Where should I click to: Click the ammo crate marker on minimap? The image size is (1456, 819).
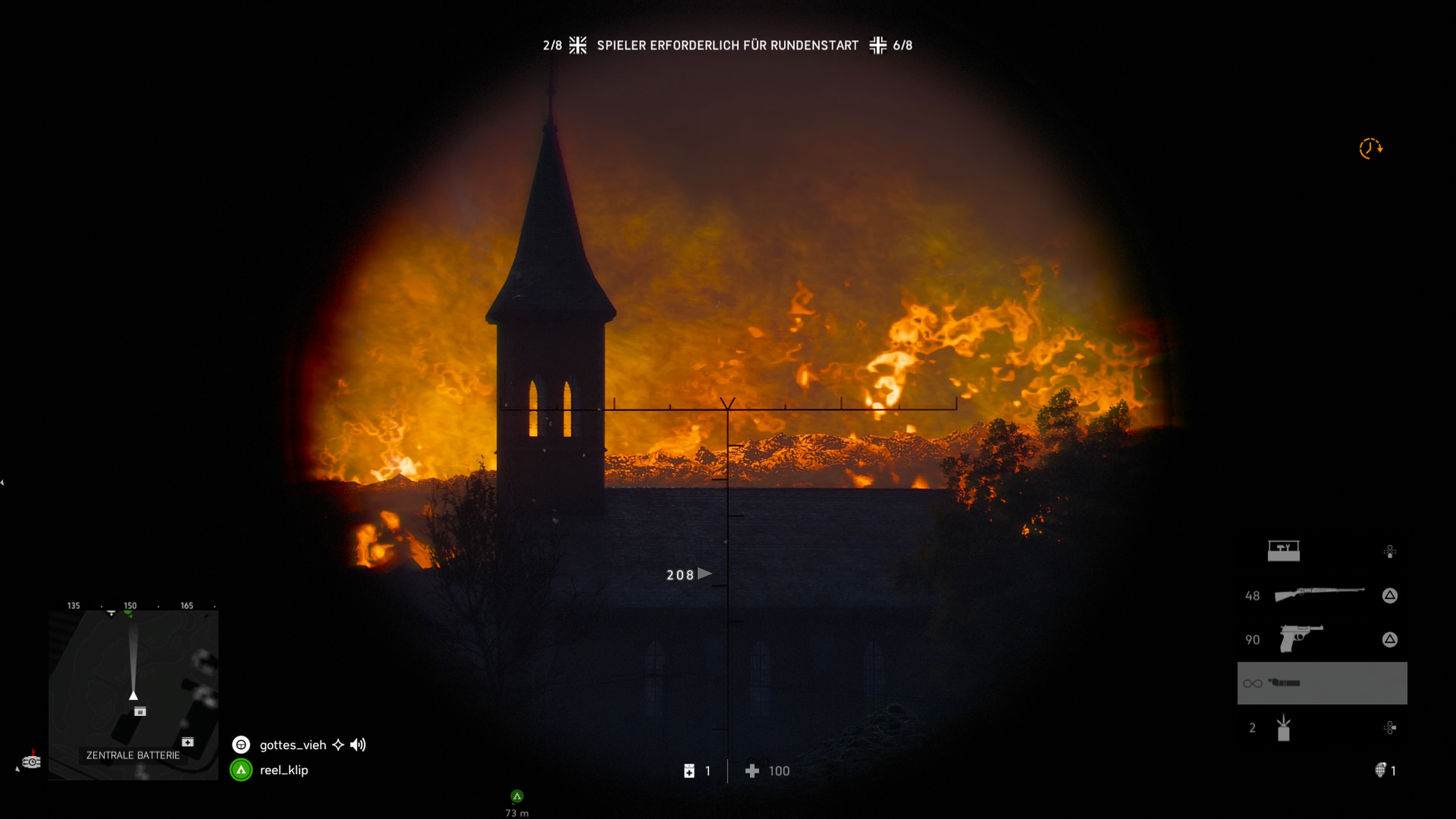pyautogui.click(x=140, y=712)
